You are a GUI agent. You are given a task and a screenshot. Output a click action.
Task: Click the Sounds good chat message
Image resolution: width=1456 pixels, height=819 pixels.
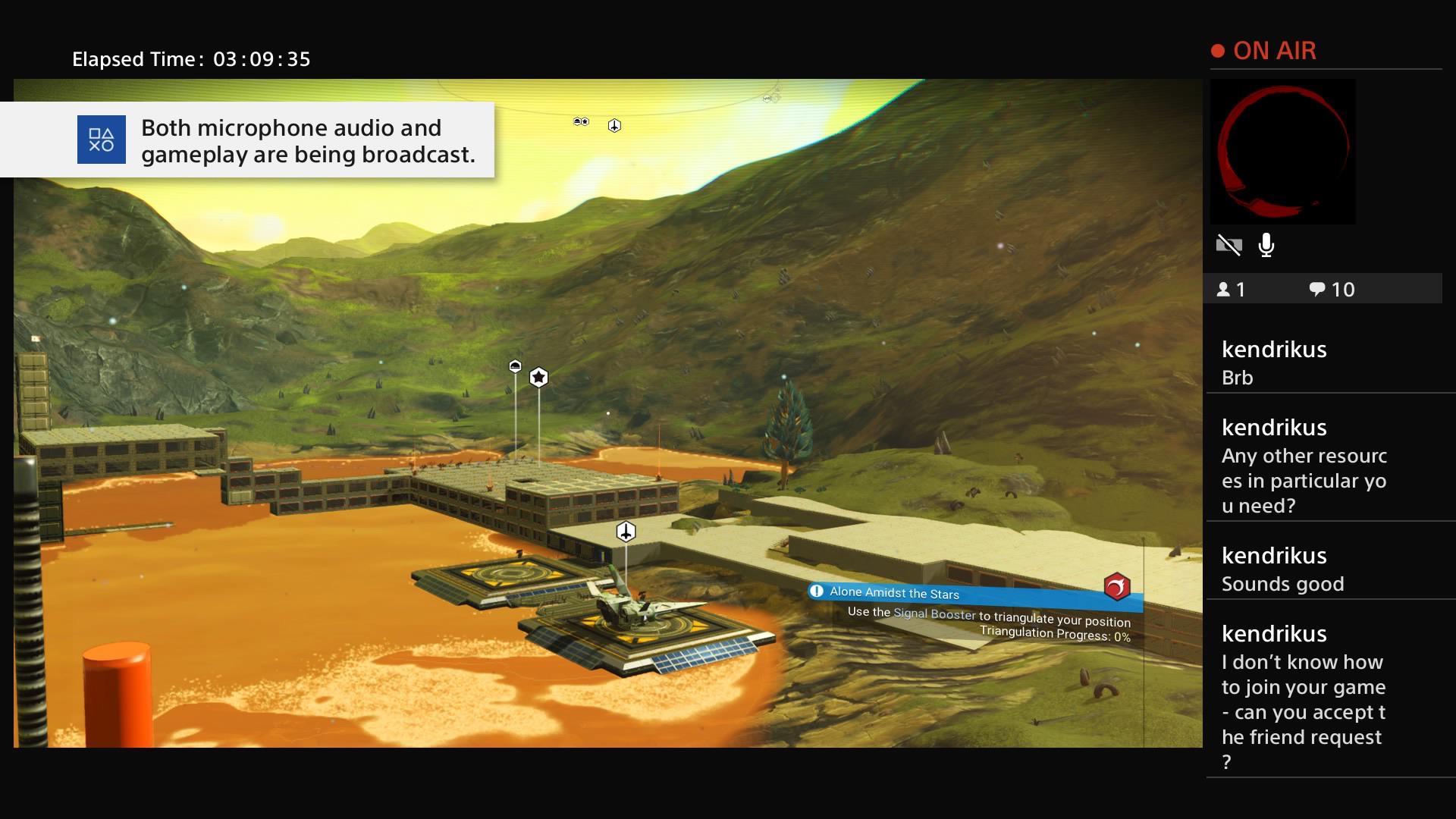tap(1283, 584)
